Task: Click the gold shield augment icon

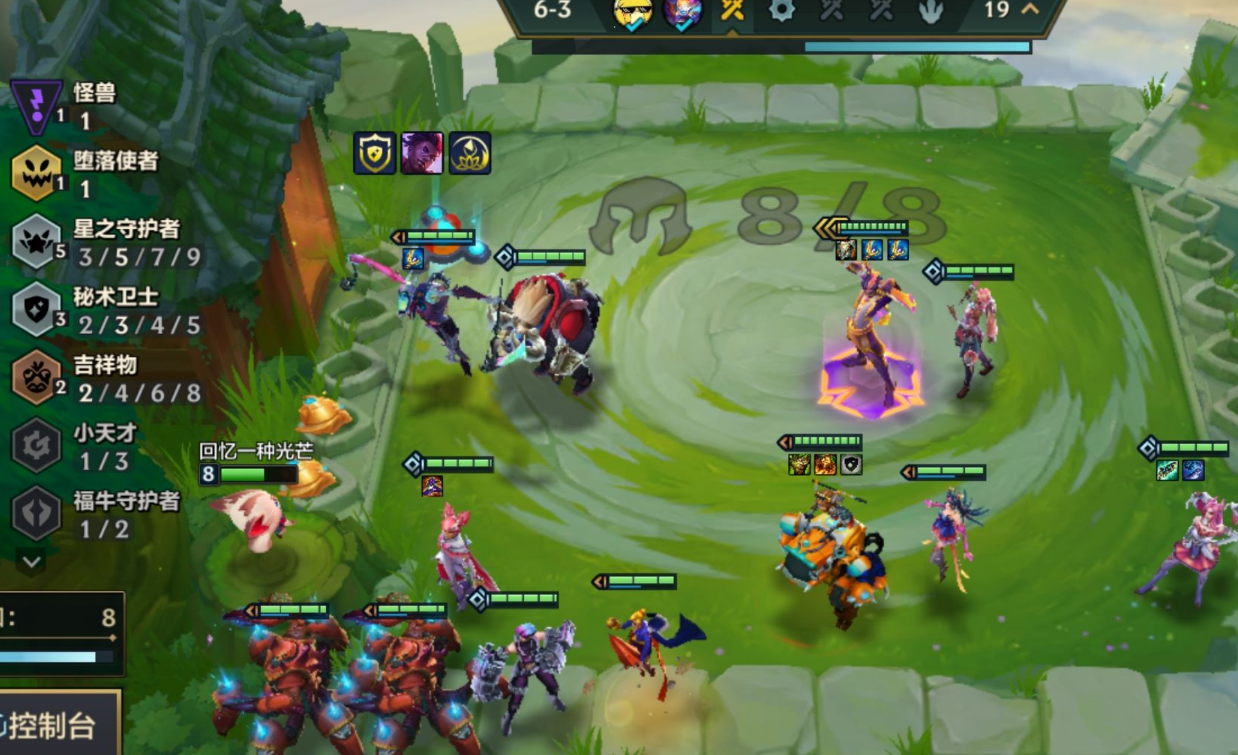Action: tap(375, 153)
